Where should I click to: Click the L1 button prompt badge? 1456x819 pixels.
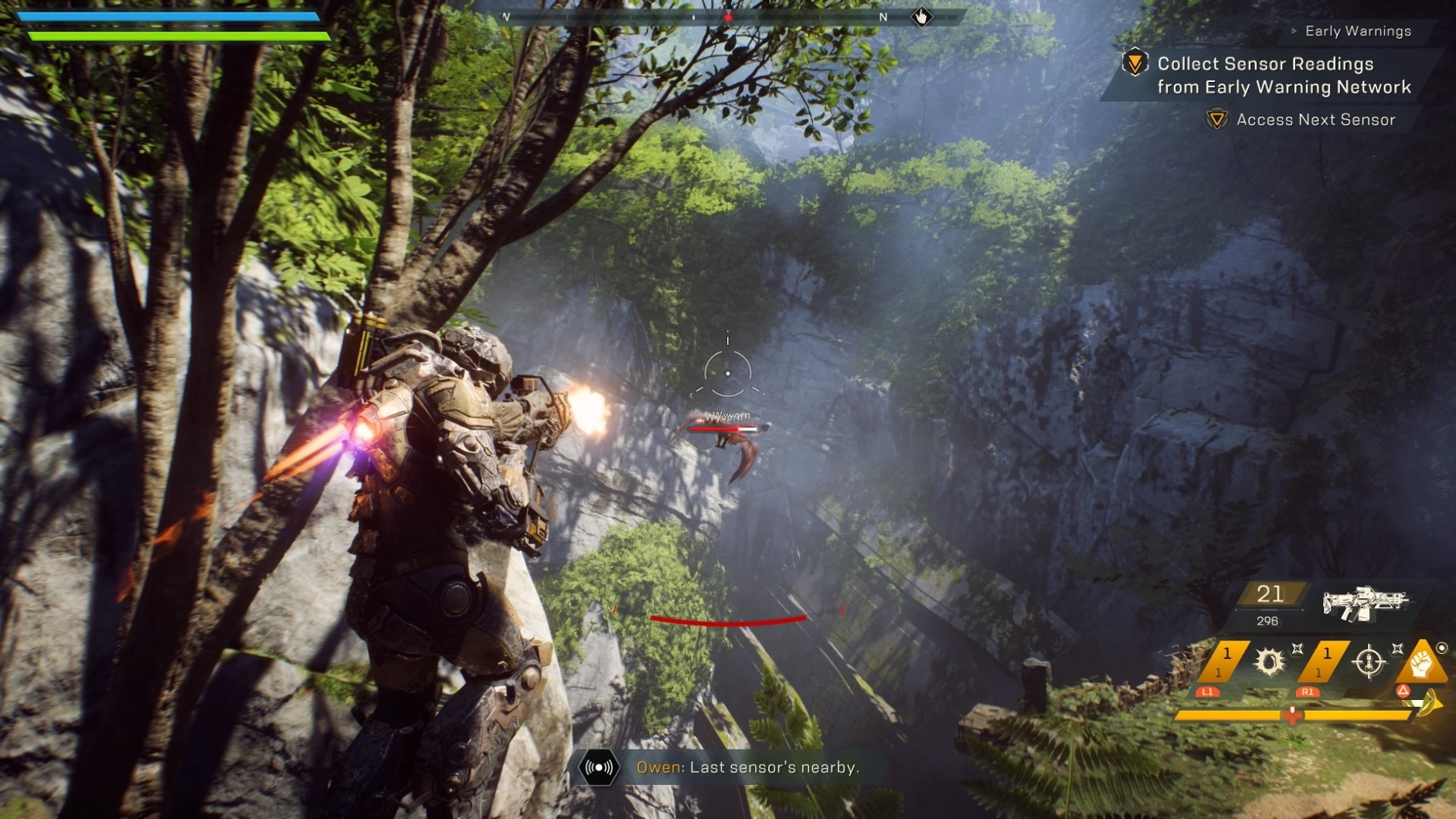click(1207, 694)
